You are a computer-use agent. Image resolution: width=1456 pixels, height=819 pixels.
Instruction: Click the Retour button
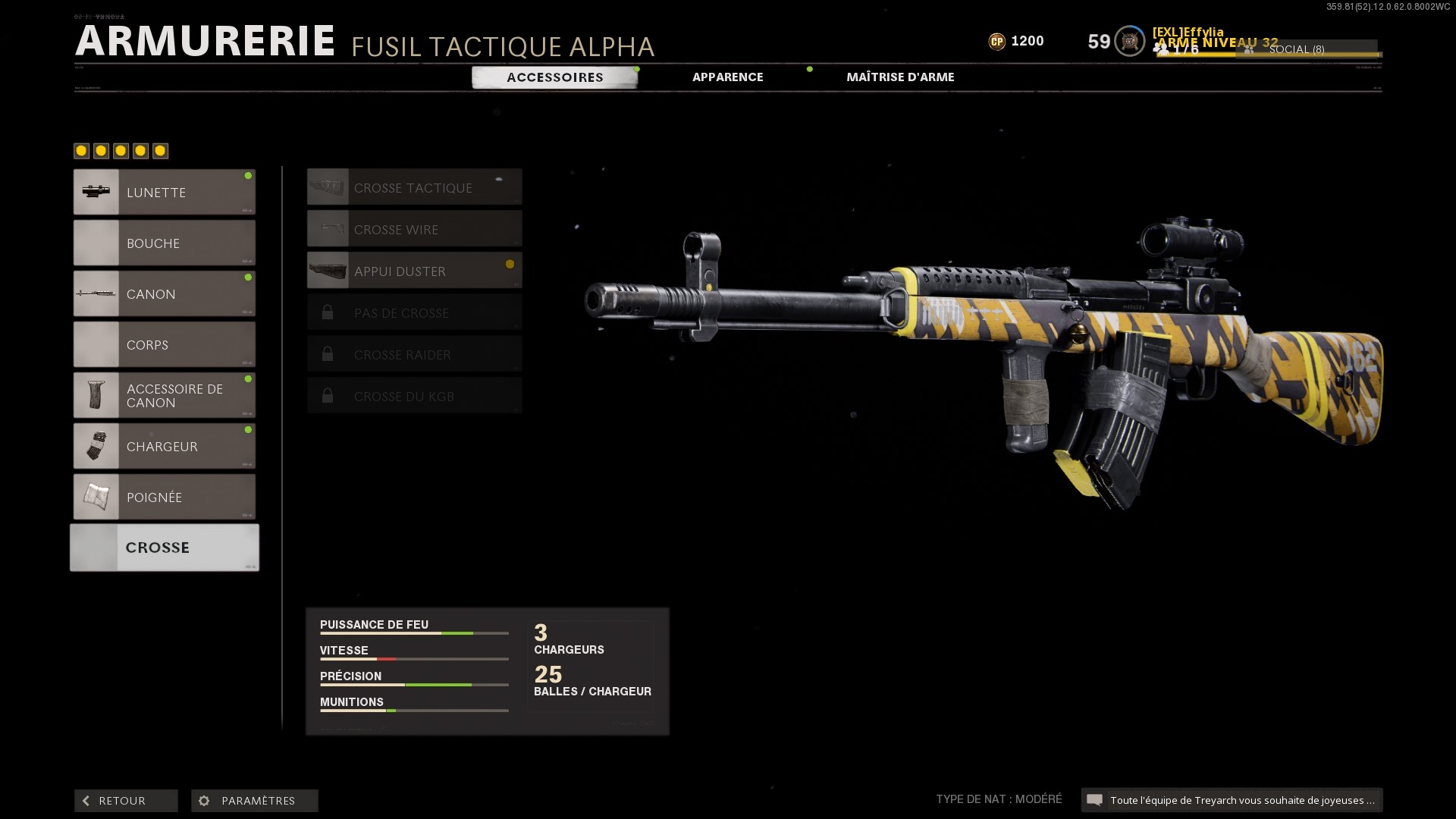pos(125,800)
